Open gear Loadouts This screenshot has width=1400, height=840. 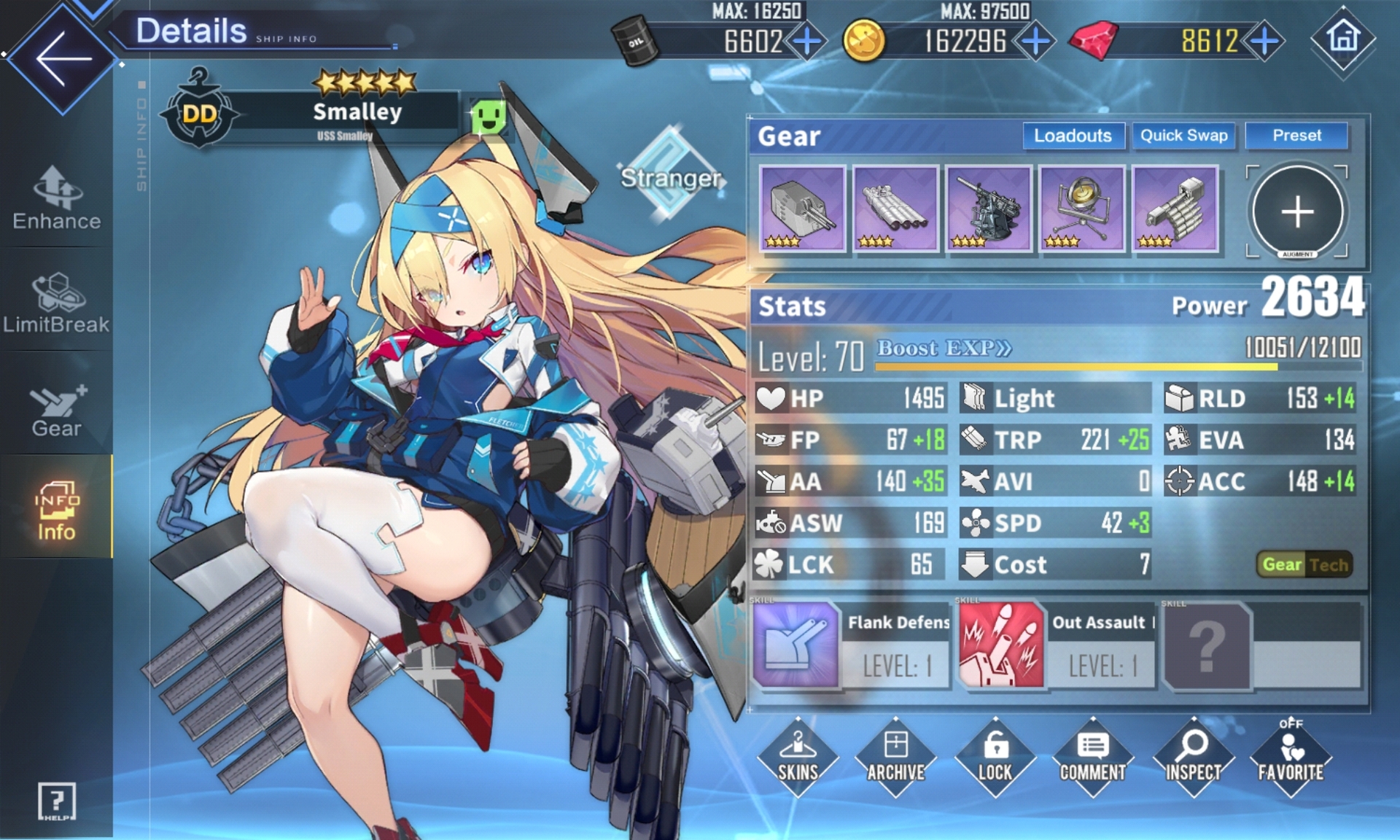pos(1073,136)
